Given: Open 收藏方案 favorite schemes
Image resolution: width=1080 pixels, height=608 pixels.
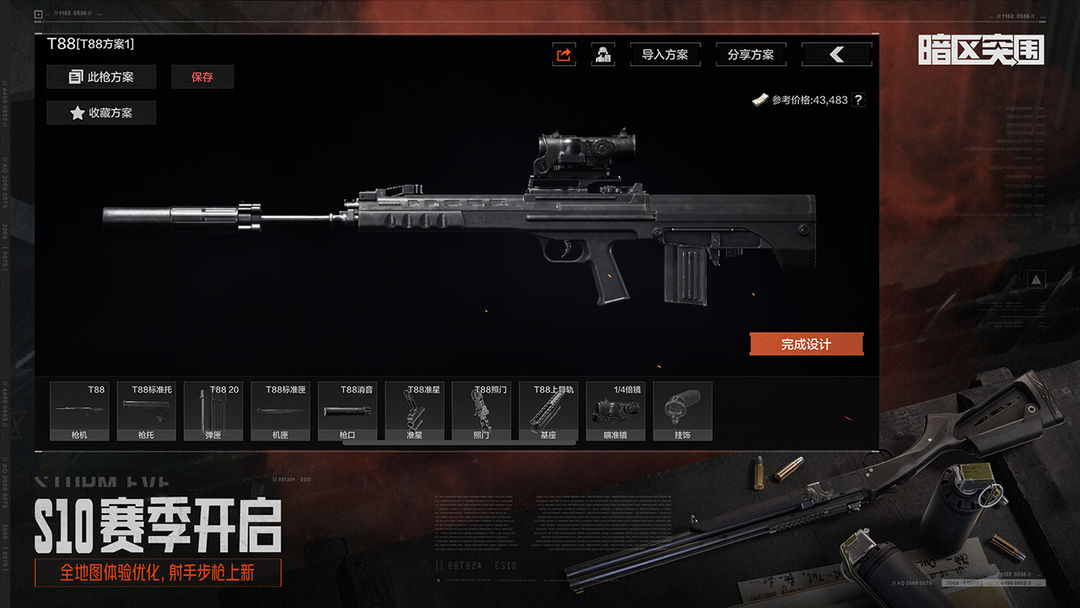Looking at the screenshot, I should 100,113.
